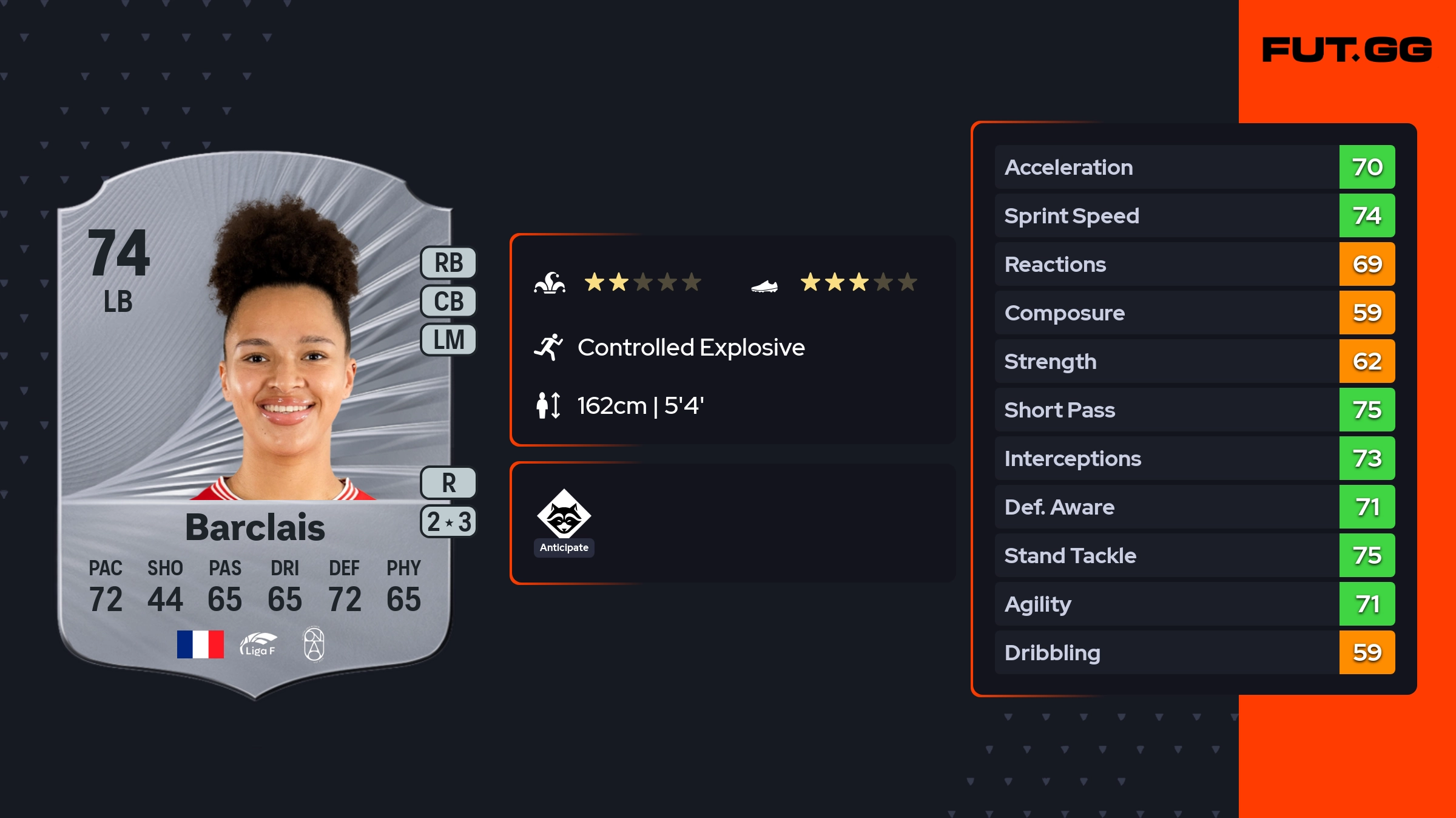The width and height of the screenshot is (1456, 818).
Task: Select the Barclais player card
Action: (255, 425)
